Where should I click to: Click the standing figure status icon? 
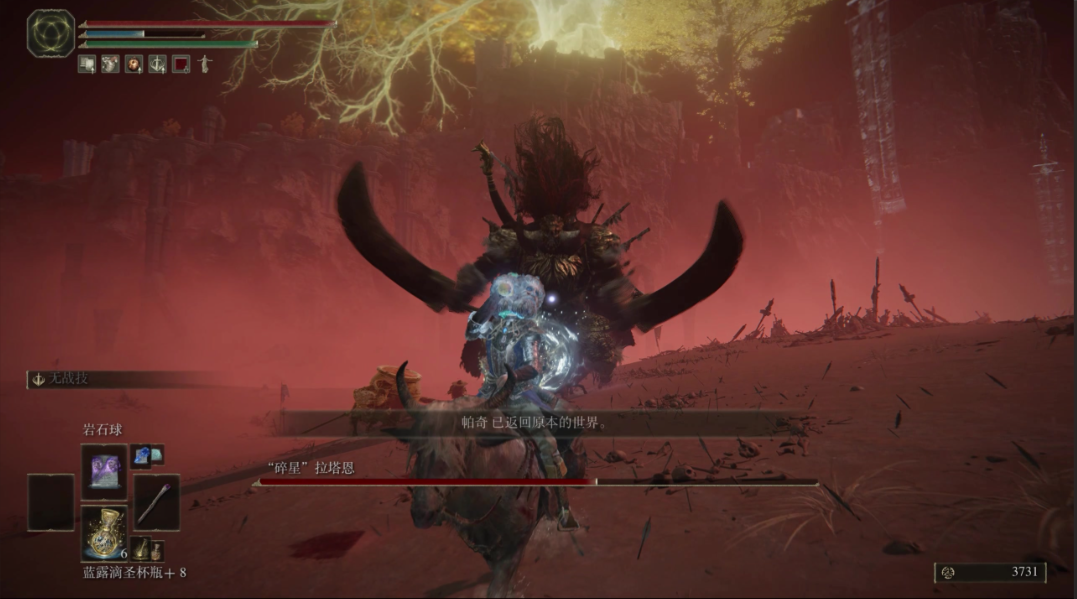pyautogui.click(x=205, y=64)
